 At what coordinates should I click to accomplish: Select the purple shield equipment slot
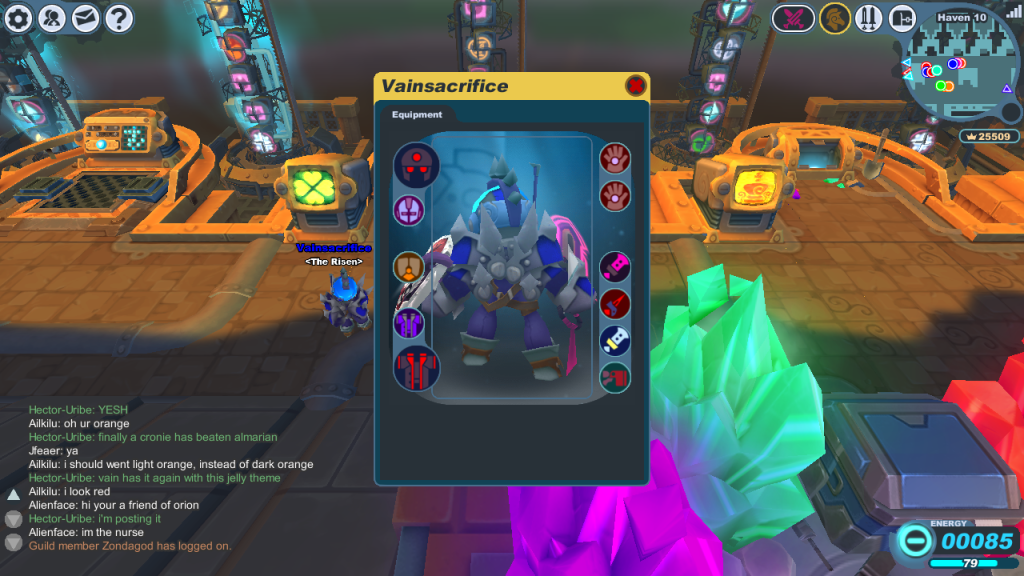(x=409, y=211)
